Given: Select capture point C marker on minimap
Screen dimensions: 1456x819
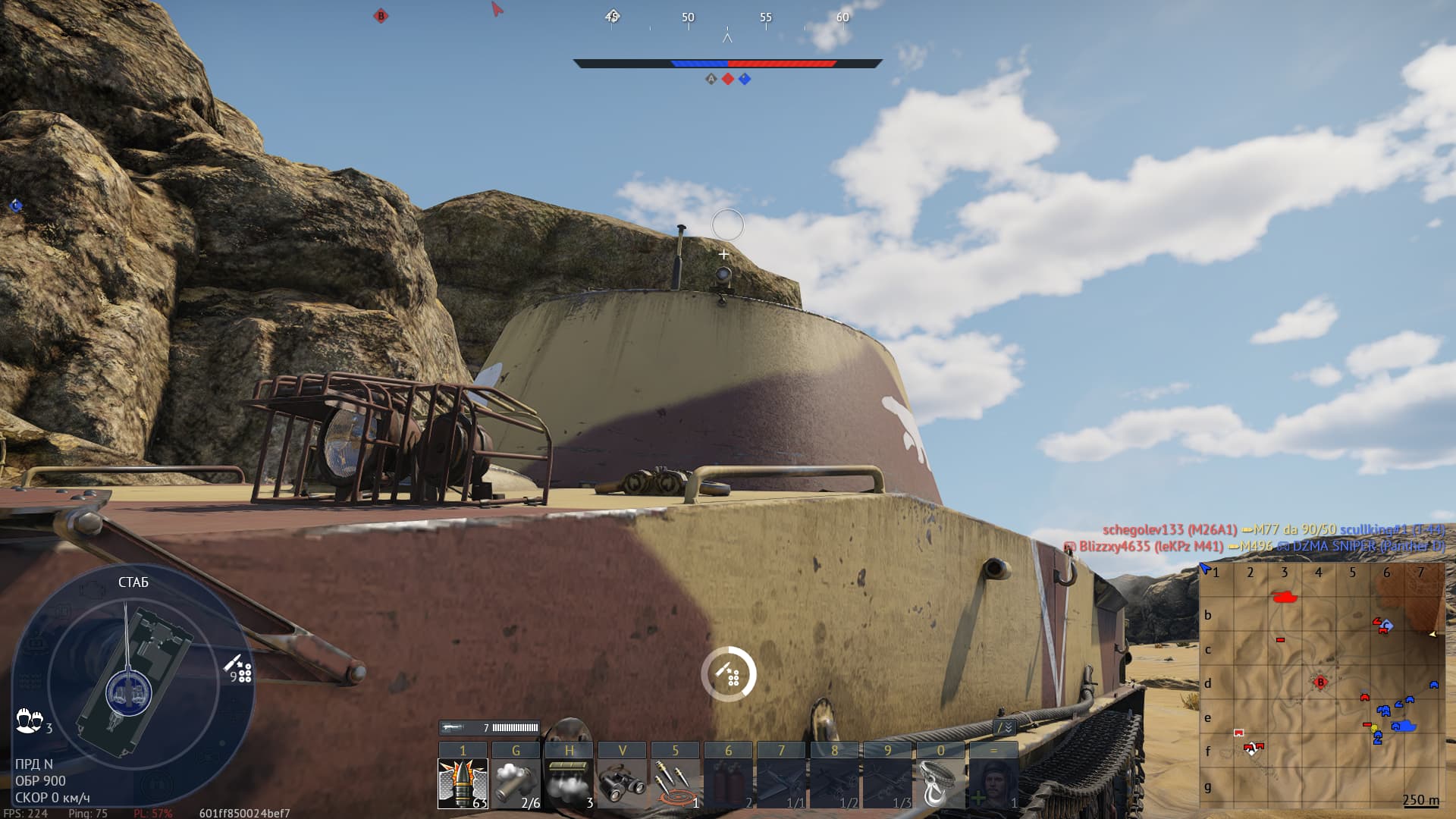Looking at the screenshot, I should [1387, 626].
